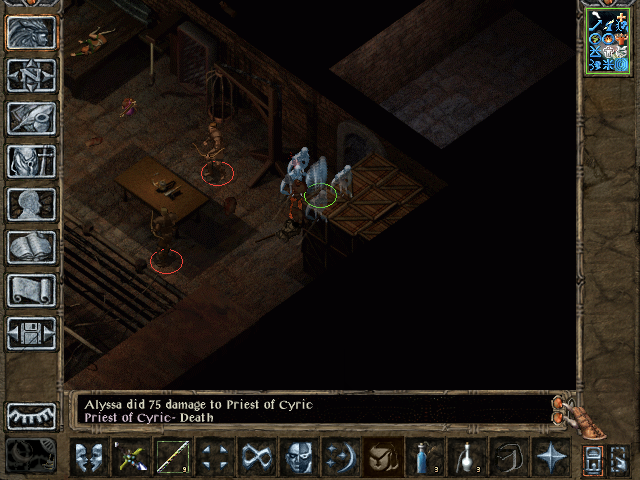Image resolution: width=640 pixels, height=480 pixels.
Task: Activate the talk masks action
Action: click(88, 457)
